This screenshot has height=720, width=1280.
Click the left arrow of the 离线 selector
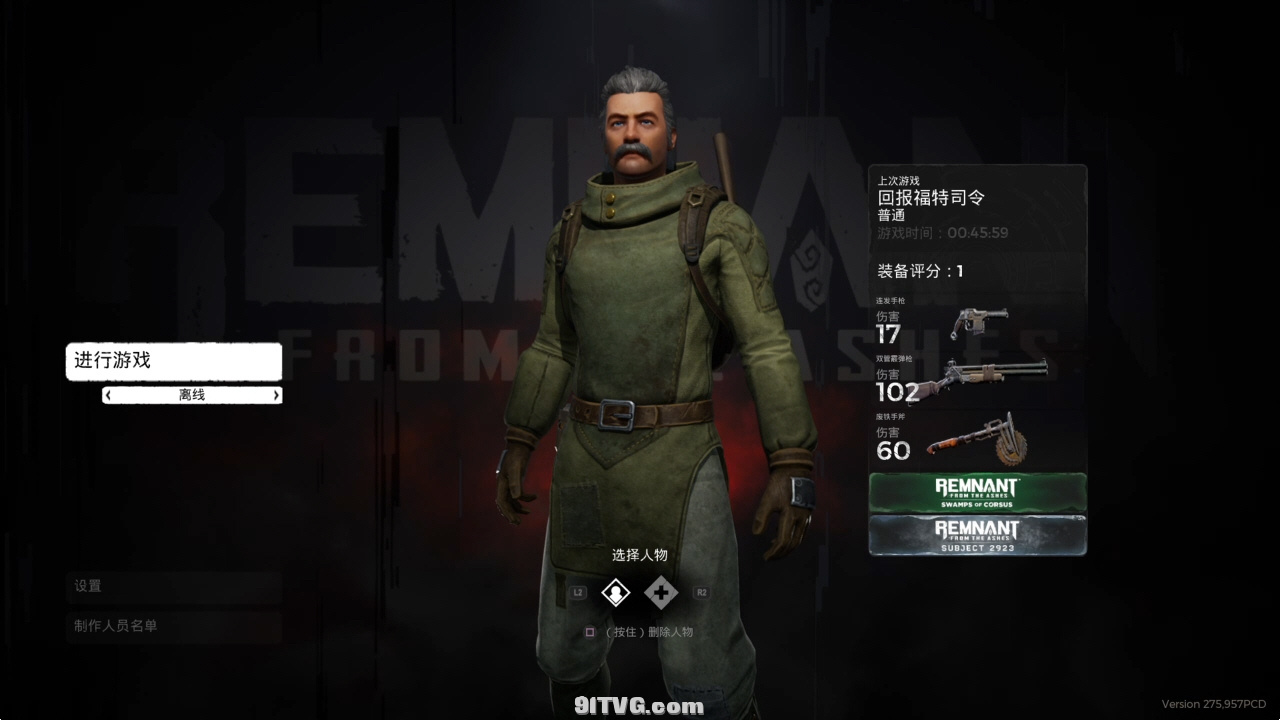pyautogui.click(x=108, y=395)
